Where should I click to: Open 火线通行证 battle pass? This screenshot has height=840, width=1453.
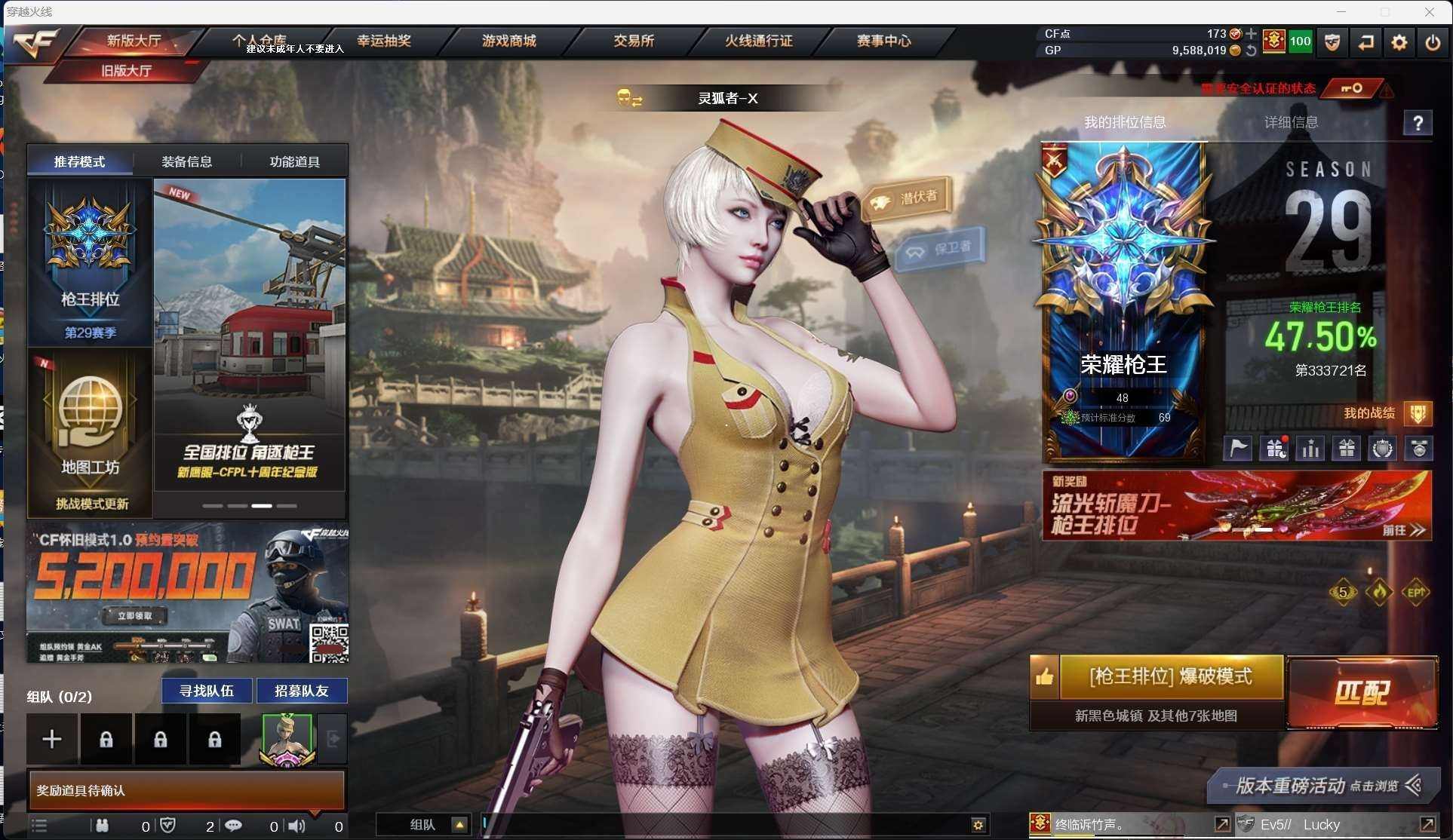click(759, 41)
